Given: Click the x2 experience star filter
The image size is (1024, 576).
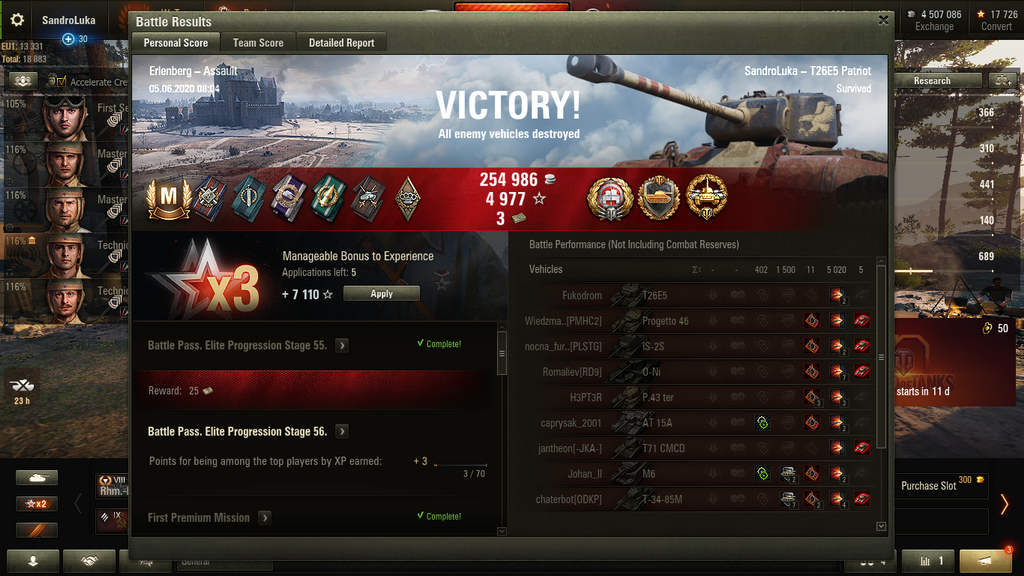Looking at the screenshot, I should click(36, 503).
